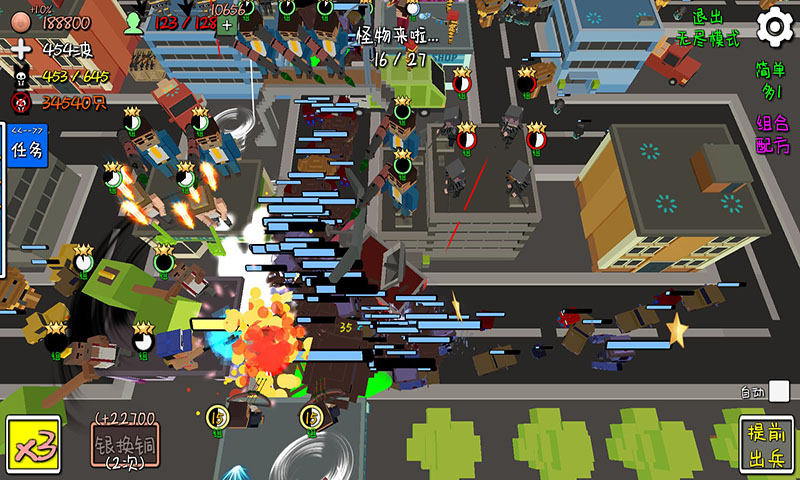Image resolution: width=800 pixels, height=480 pixels.
Task: Open the 组合配方 combination recipes
Action: click(x=771, y=134)
